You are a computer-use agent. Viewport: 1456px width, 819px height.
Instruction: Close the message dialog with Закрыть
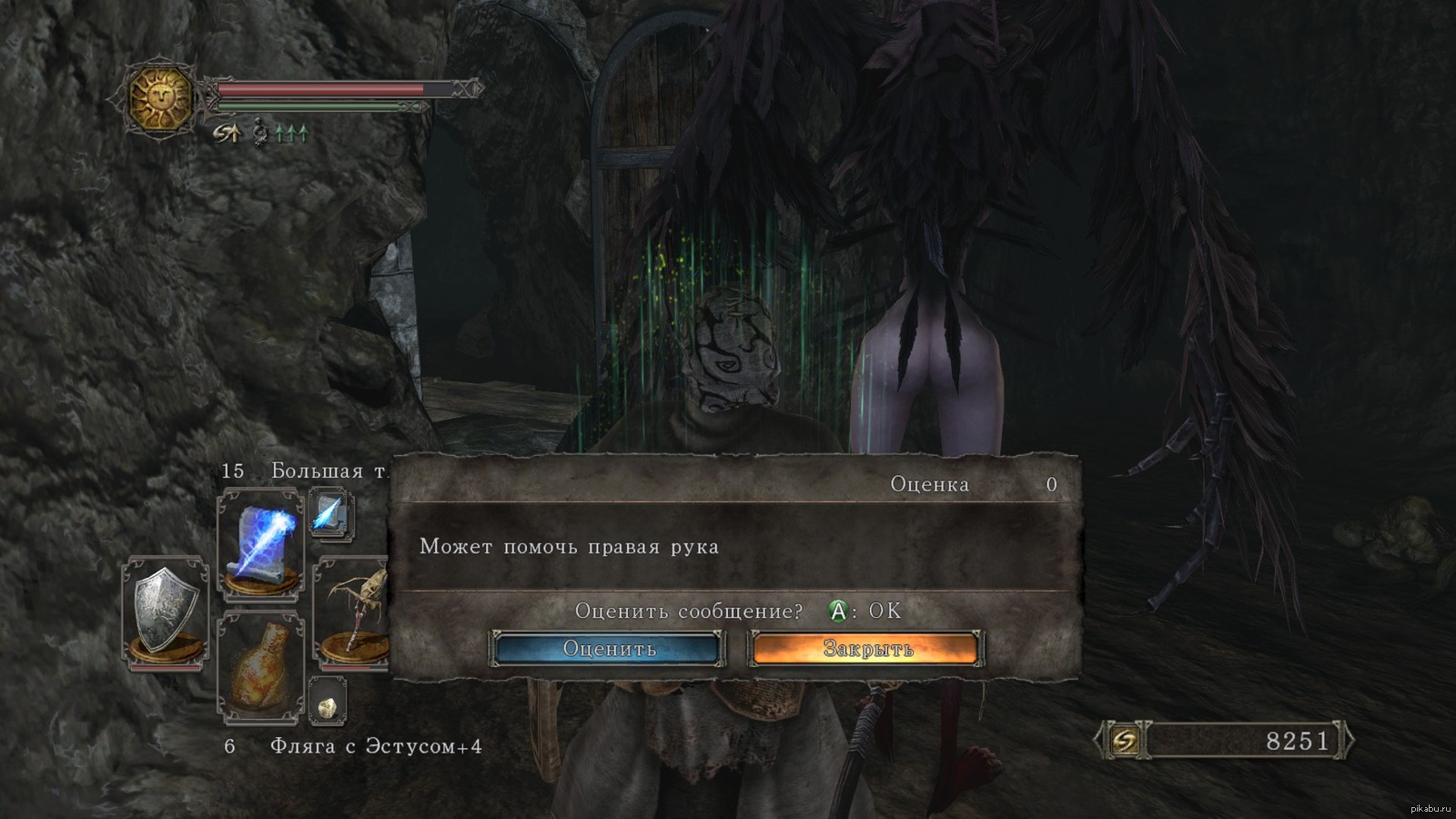866,649
